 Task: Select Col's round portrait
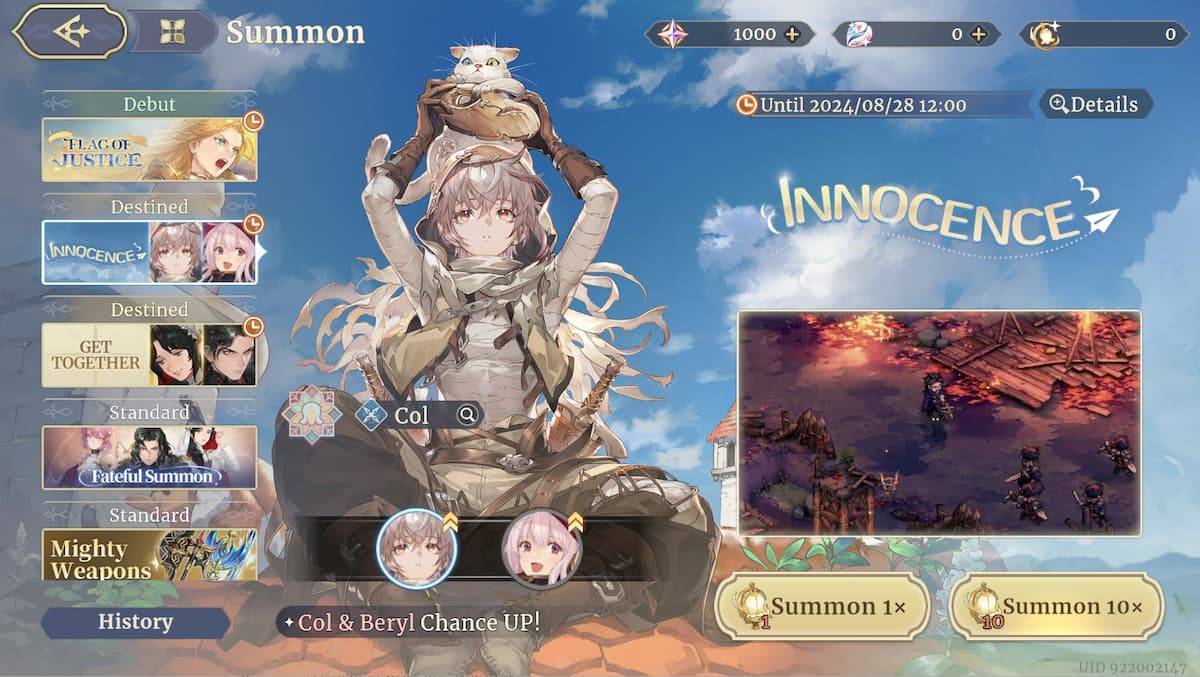416,548
